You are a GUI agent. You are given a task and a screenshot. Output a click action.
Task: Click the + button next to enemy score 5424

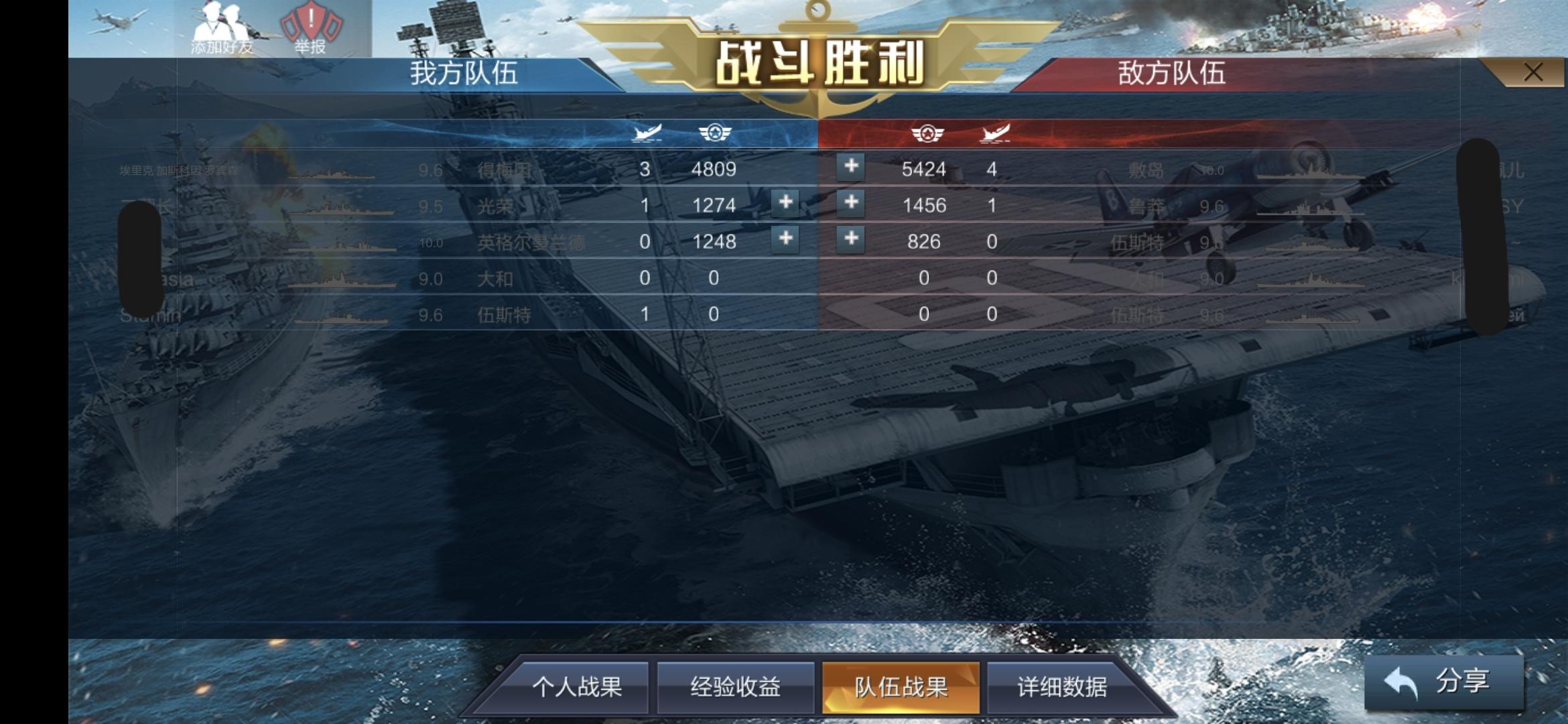850,168
